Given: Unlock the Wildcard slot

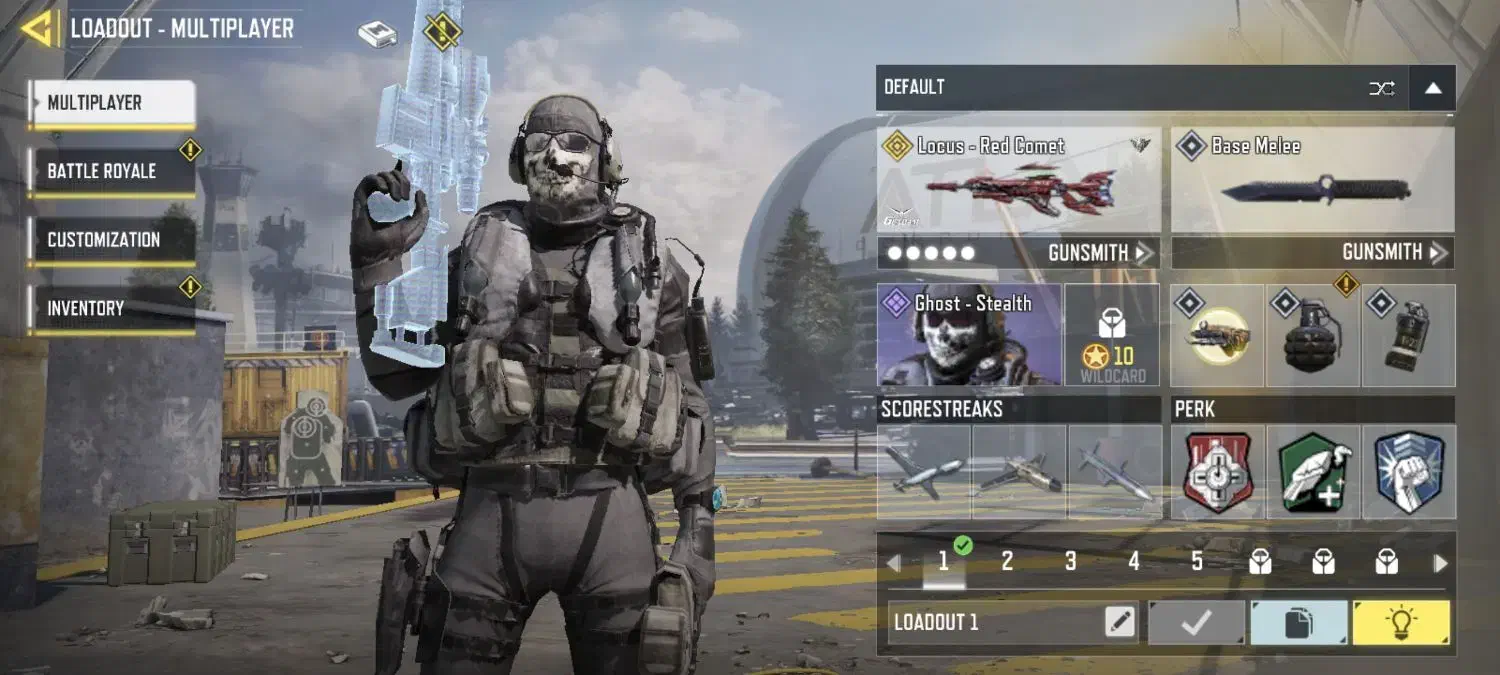Looking at the screenshot, I should 1112,335.
